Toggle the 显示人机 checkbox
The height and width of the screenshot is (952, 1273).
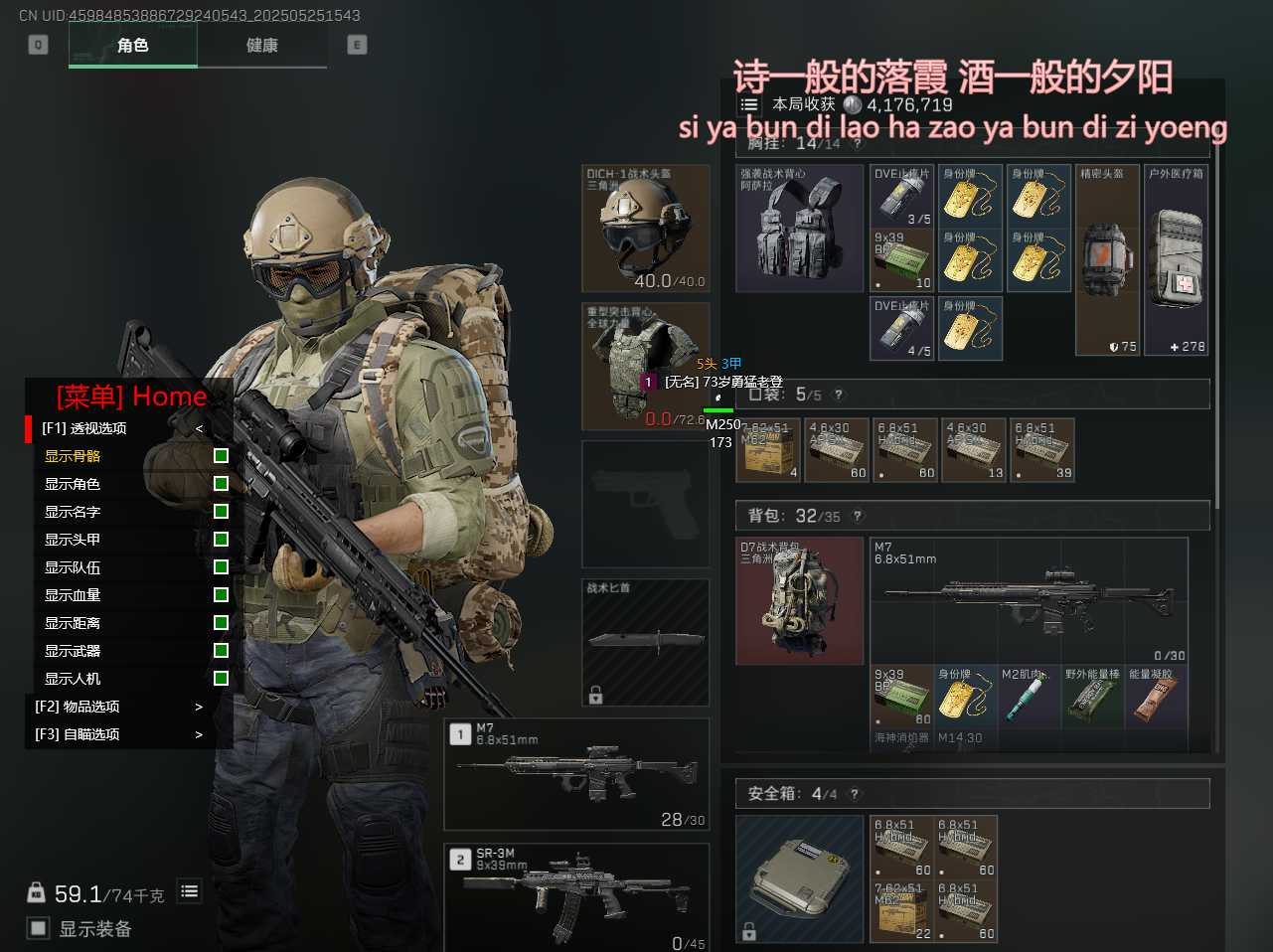(221, 679)
